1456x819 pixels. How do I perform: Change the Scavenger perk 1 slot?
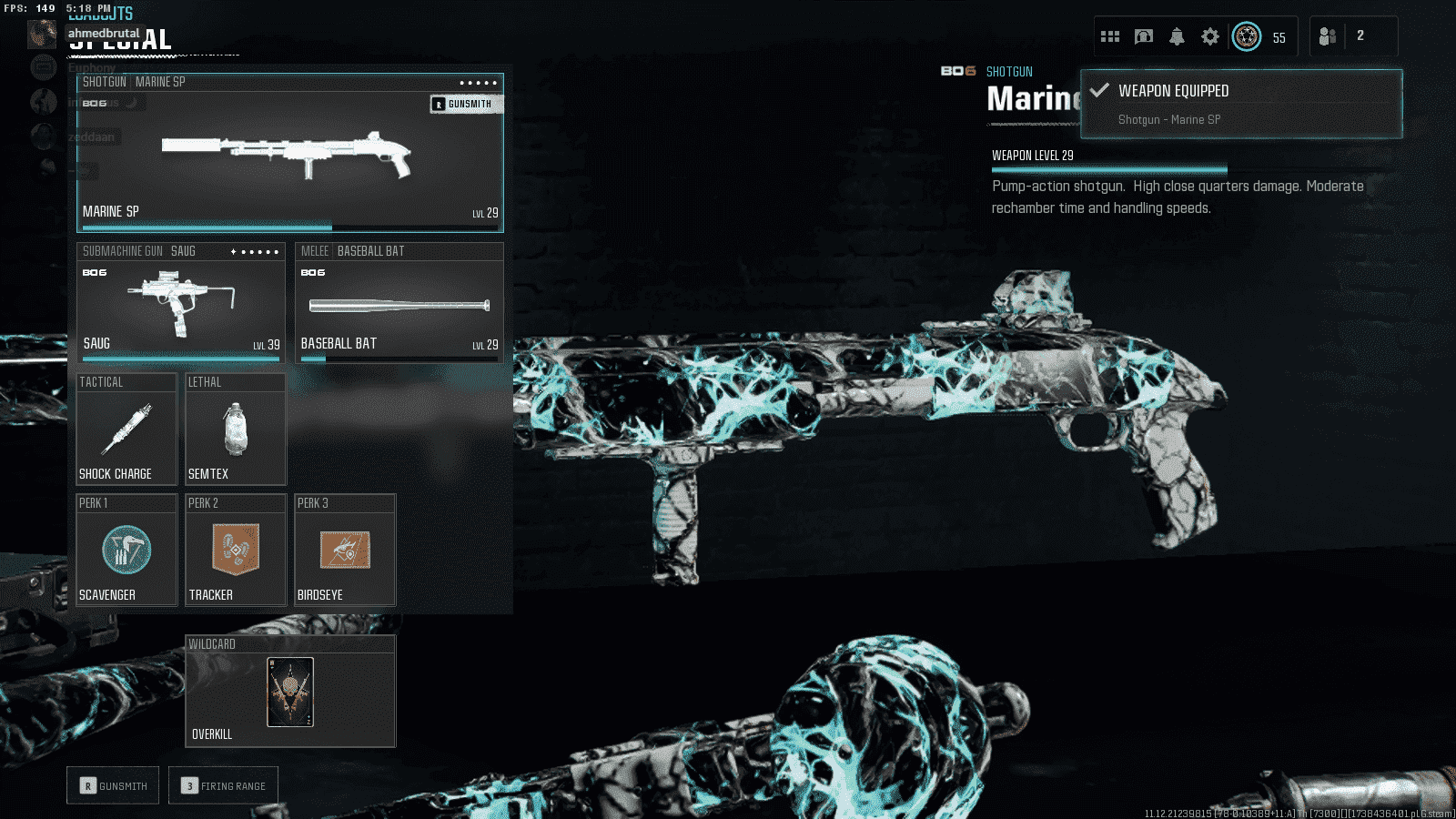coord(126,551)
